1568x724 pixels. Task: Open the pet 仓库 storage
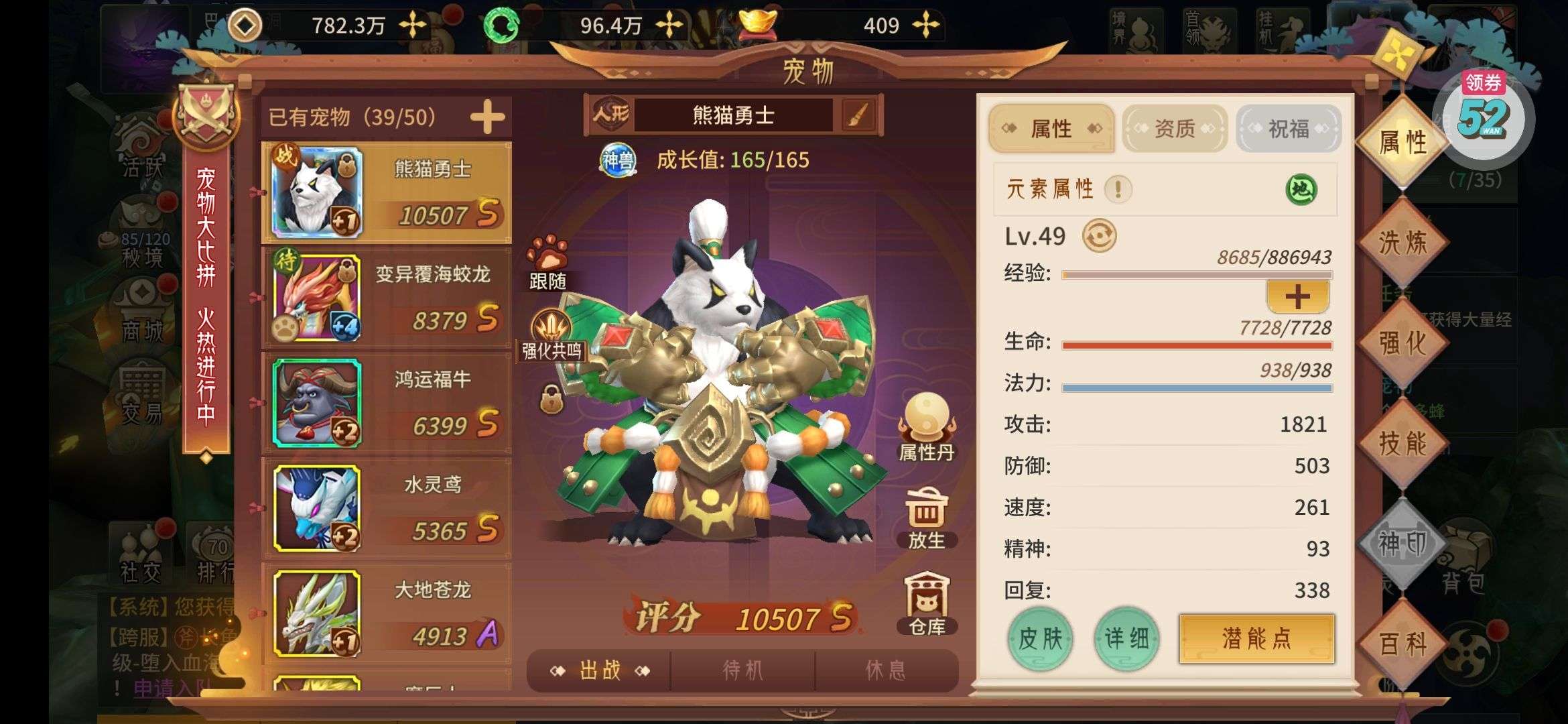tap(927, 603)
